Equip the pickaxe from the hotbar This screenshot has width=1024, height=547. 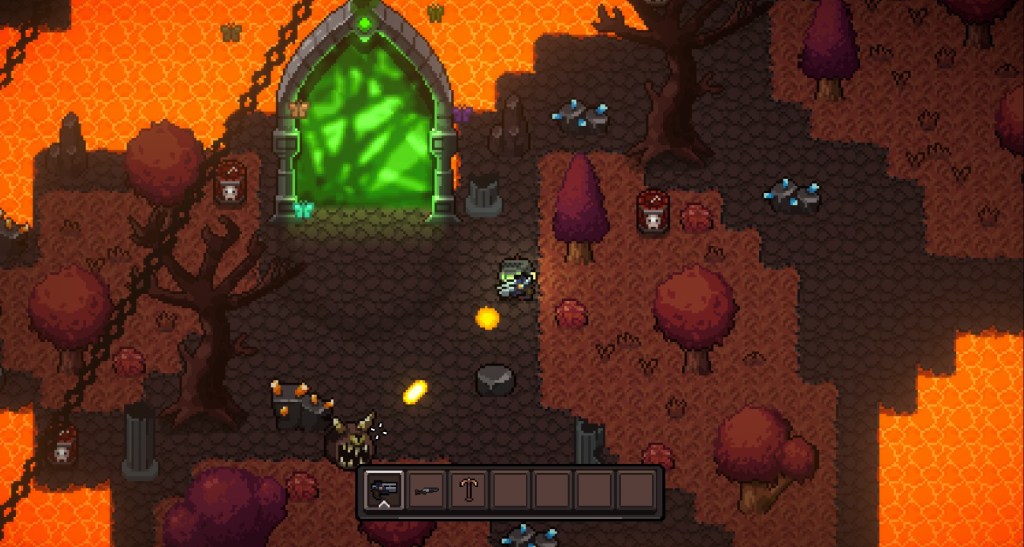[468, 490]
